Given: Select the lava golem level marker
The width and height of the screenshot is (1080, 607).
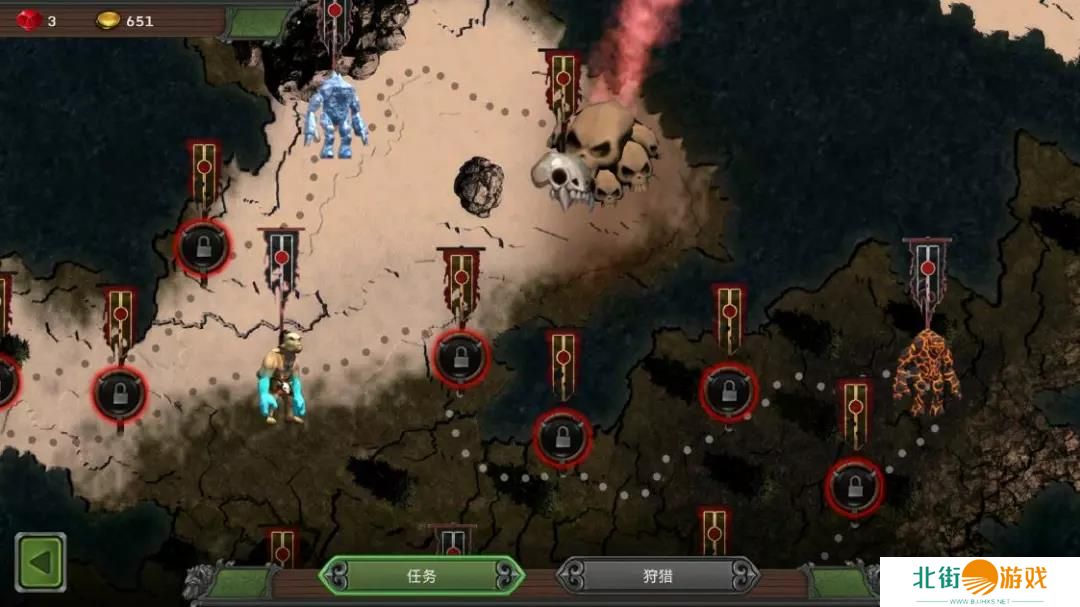Looking at the screenshot, I should pyautogui.click(x=927, y=372).
